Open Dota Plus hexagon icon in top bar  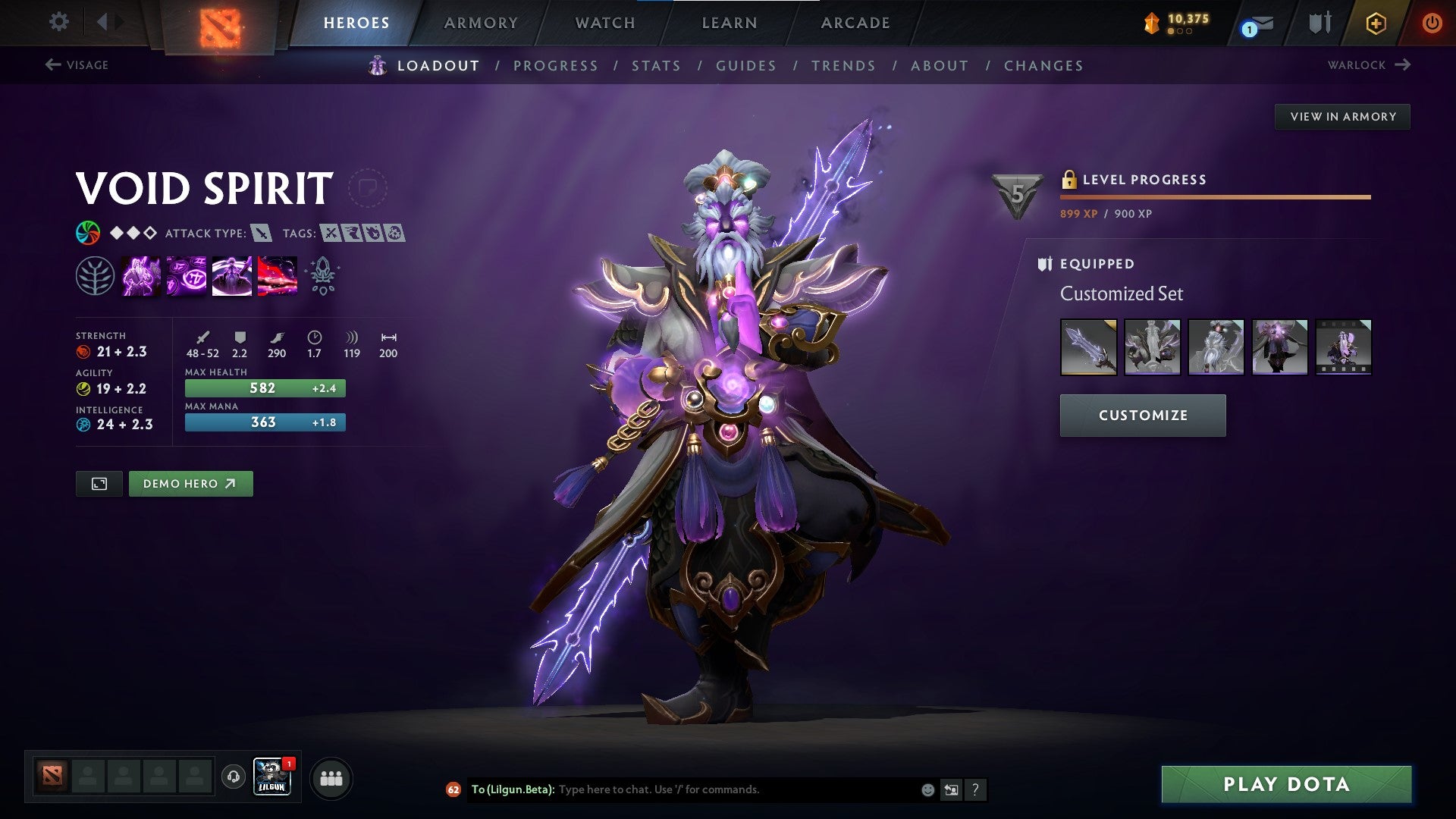1376,22
